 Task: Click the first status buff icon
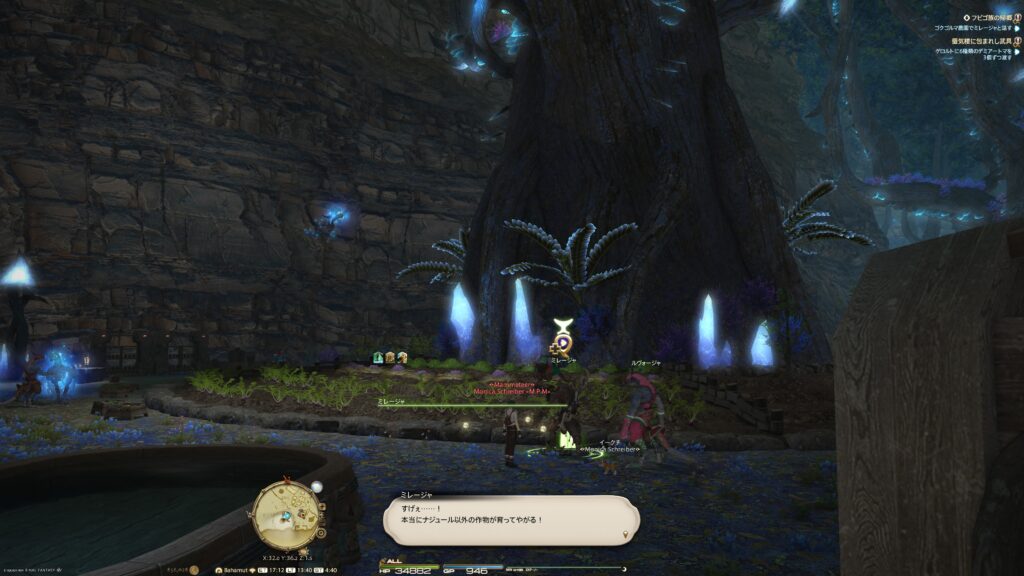(x=378, y=357)
